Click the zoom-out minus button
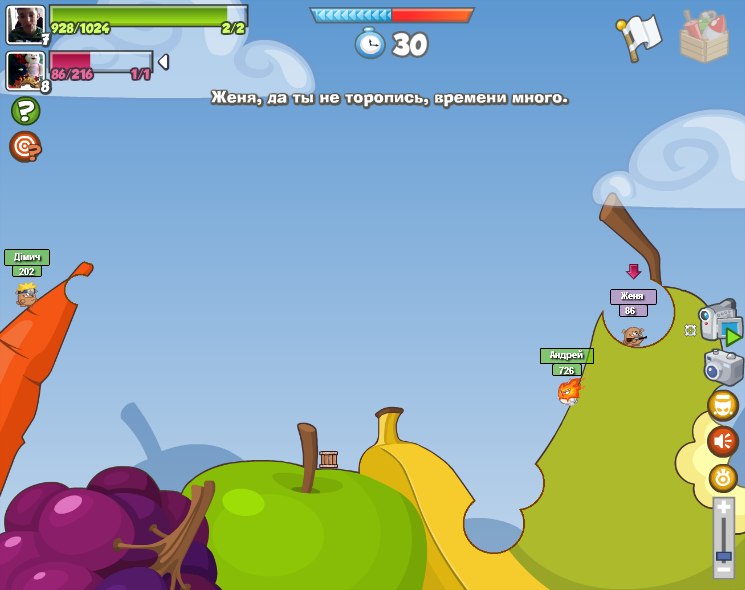The height and width of the screenshot is (590, 745). pos(723,571)
